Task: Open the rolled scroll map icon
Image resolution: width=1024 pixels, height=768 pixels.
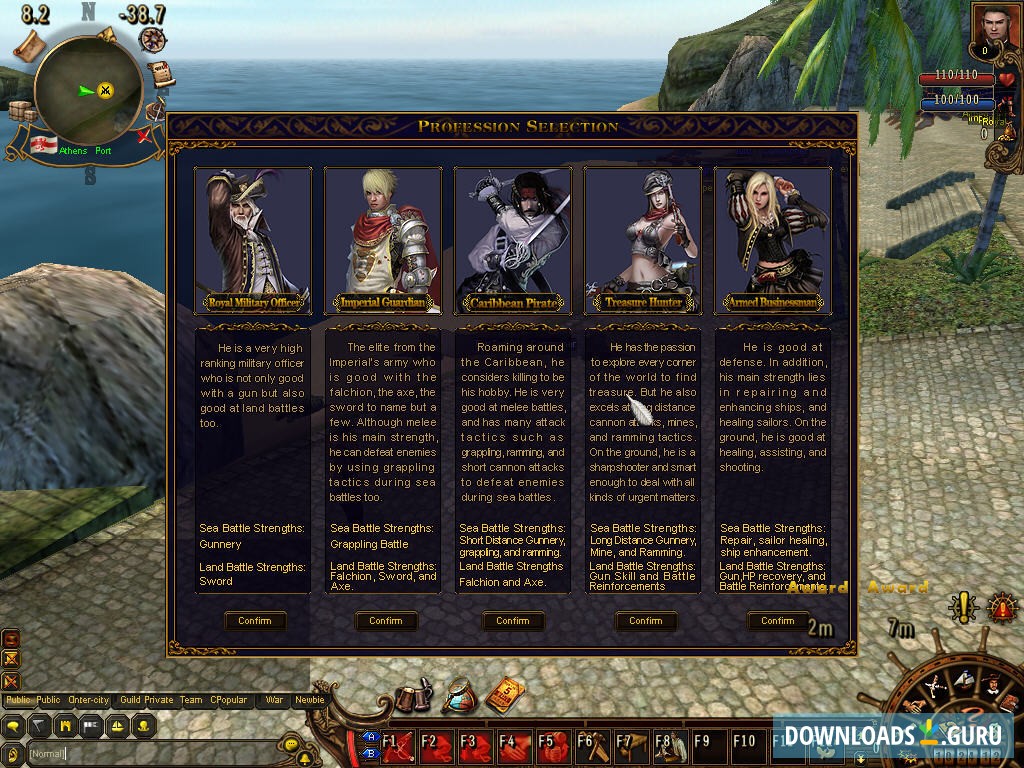Action: (x=30, y=43)
